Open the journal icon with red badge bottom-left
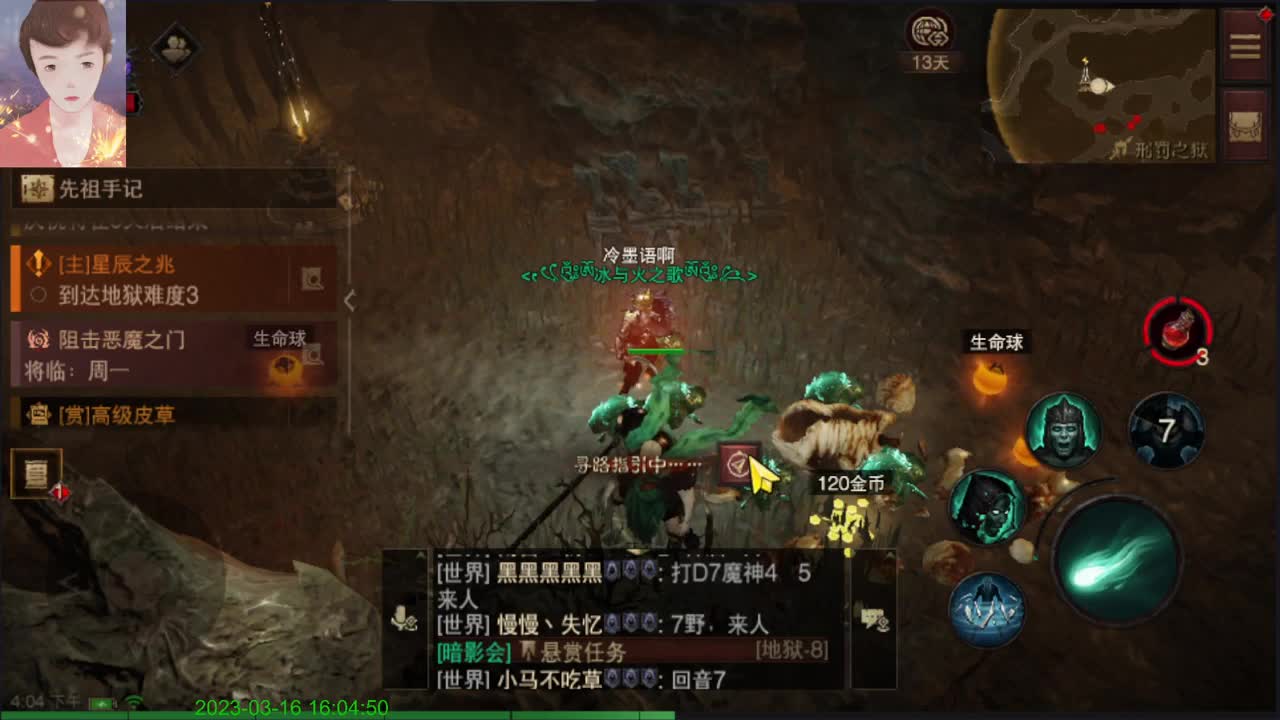 pyautogui.click(x=35, y=470)
